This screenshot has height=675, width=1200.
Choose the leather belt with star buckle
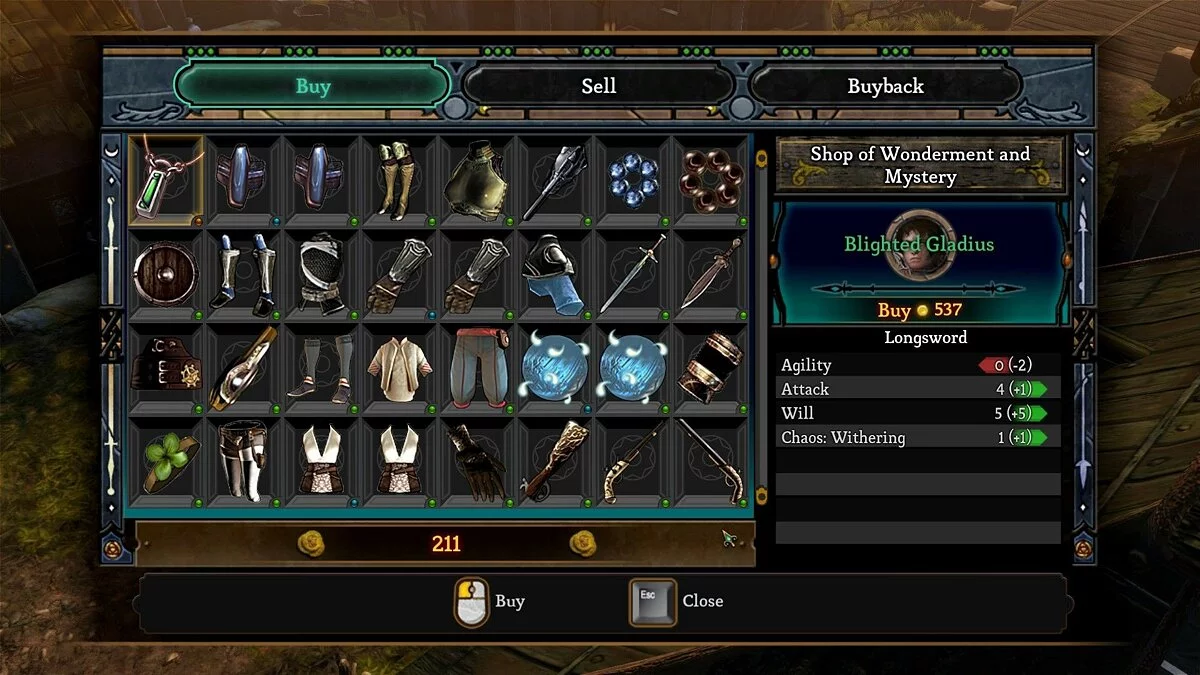(x=166, y=366)
